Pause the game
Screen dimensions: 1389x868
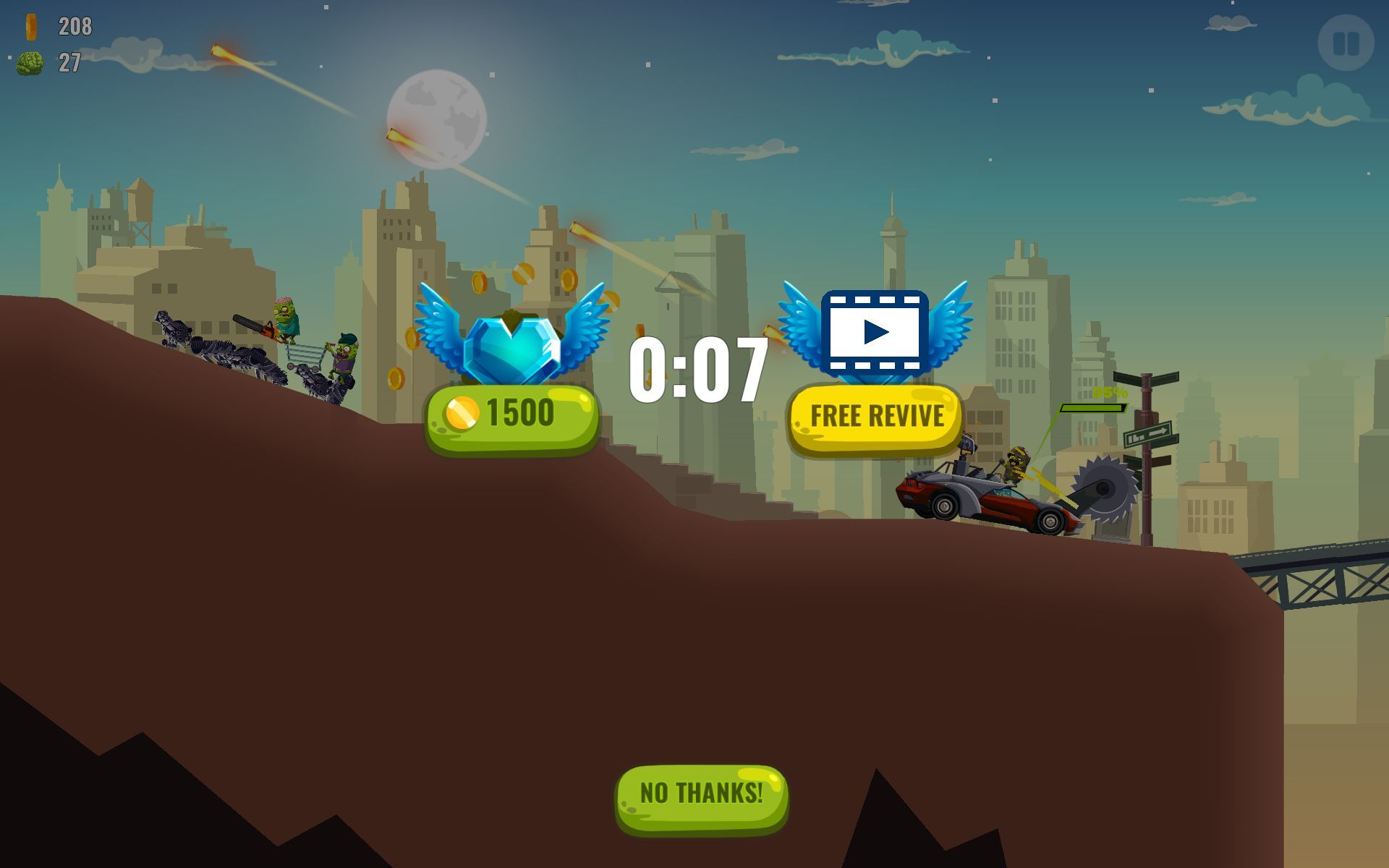coord(1345,43)
